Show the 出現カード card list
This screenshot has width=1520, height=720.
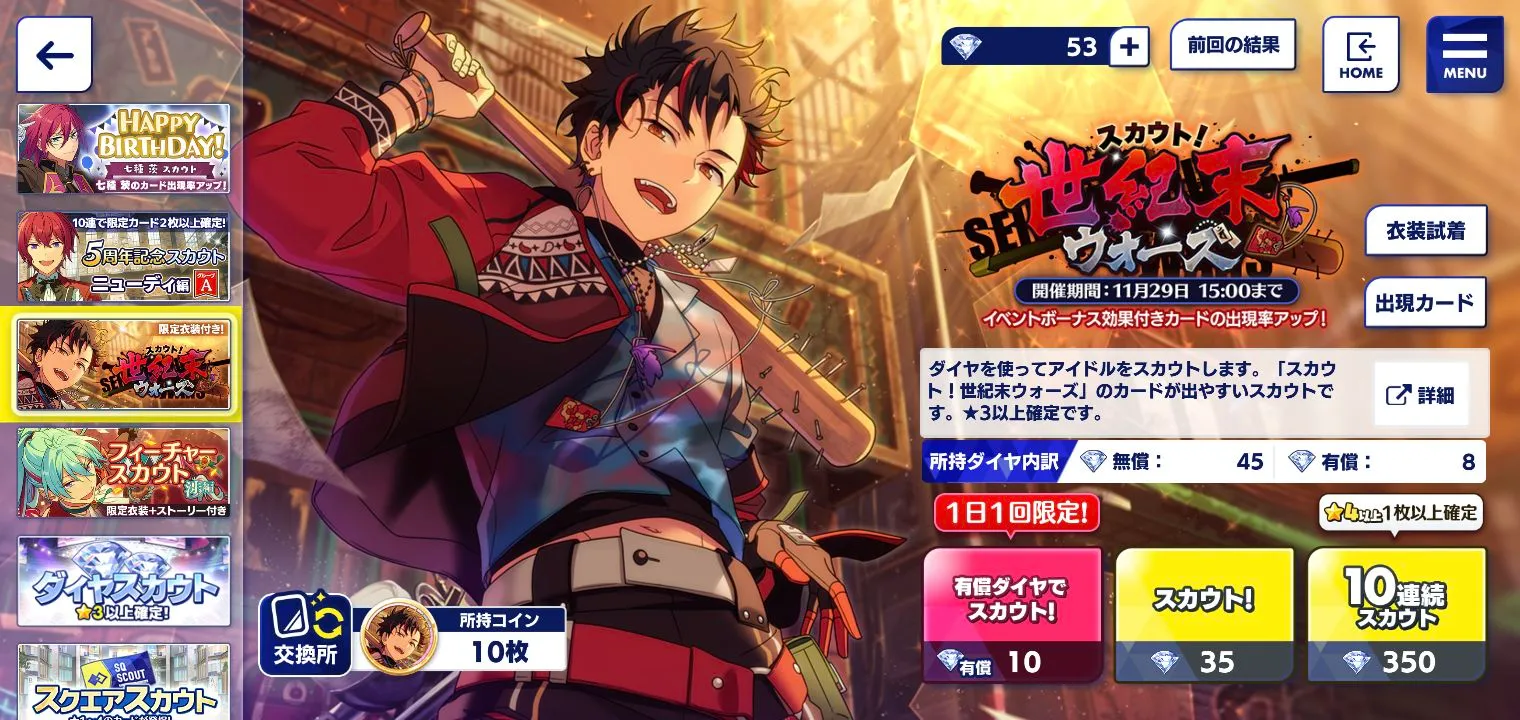[1425, 303]
